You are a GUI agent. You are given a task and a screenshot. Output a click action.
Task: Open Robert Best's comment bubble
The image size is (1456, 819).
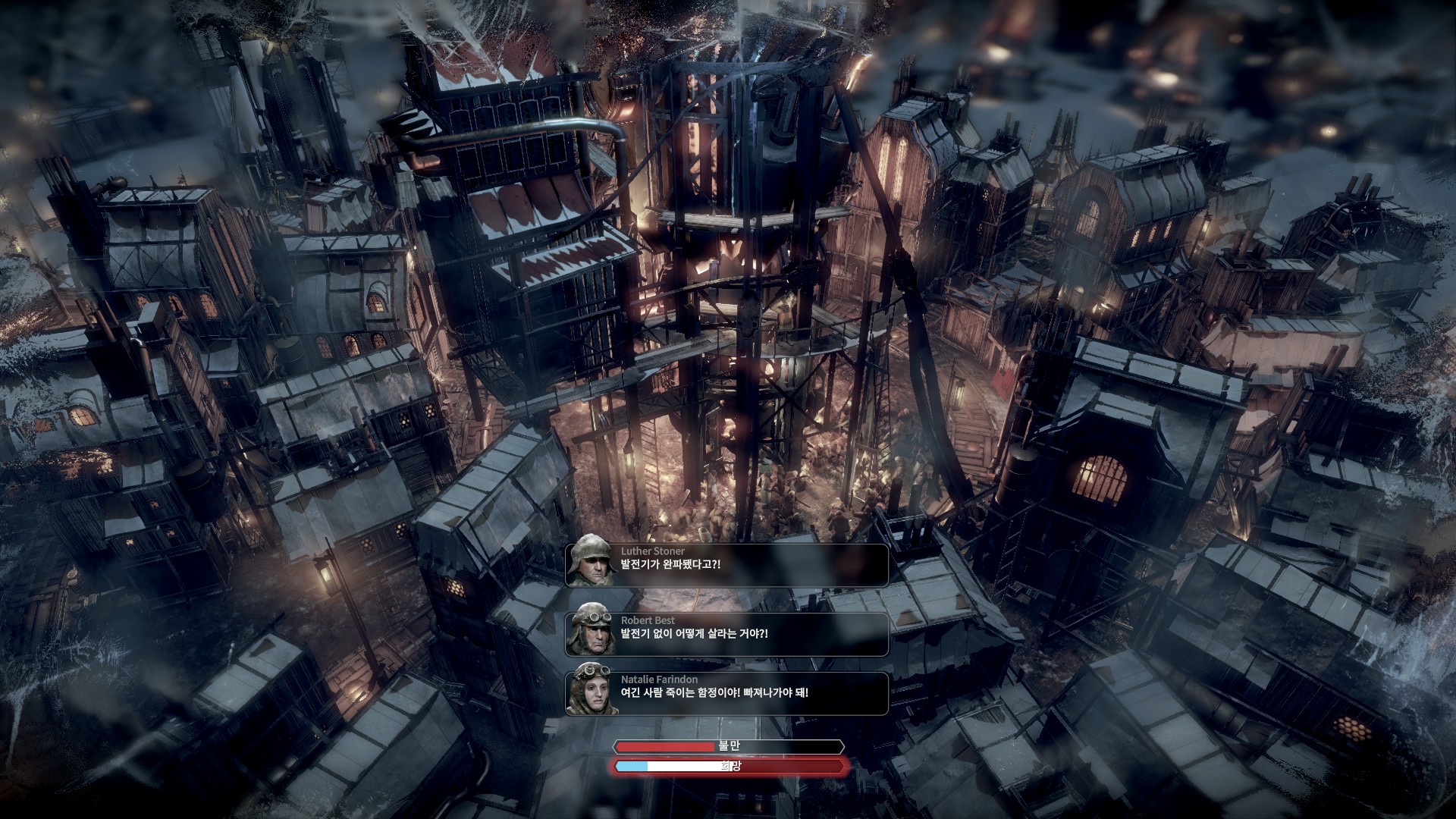click(x=726, y=634)
